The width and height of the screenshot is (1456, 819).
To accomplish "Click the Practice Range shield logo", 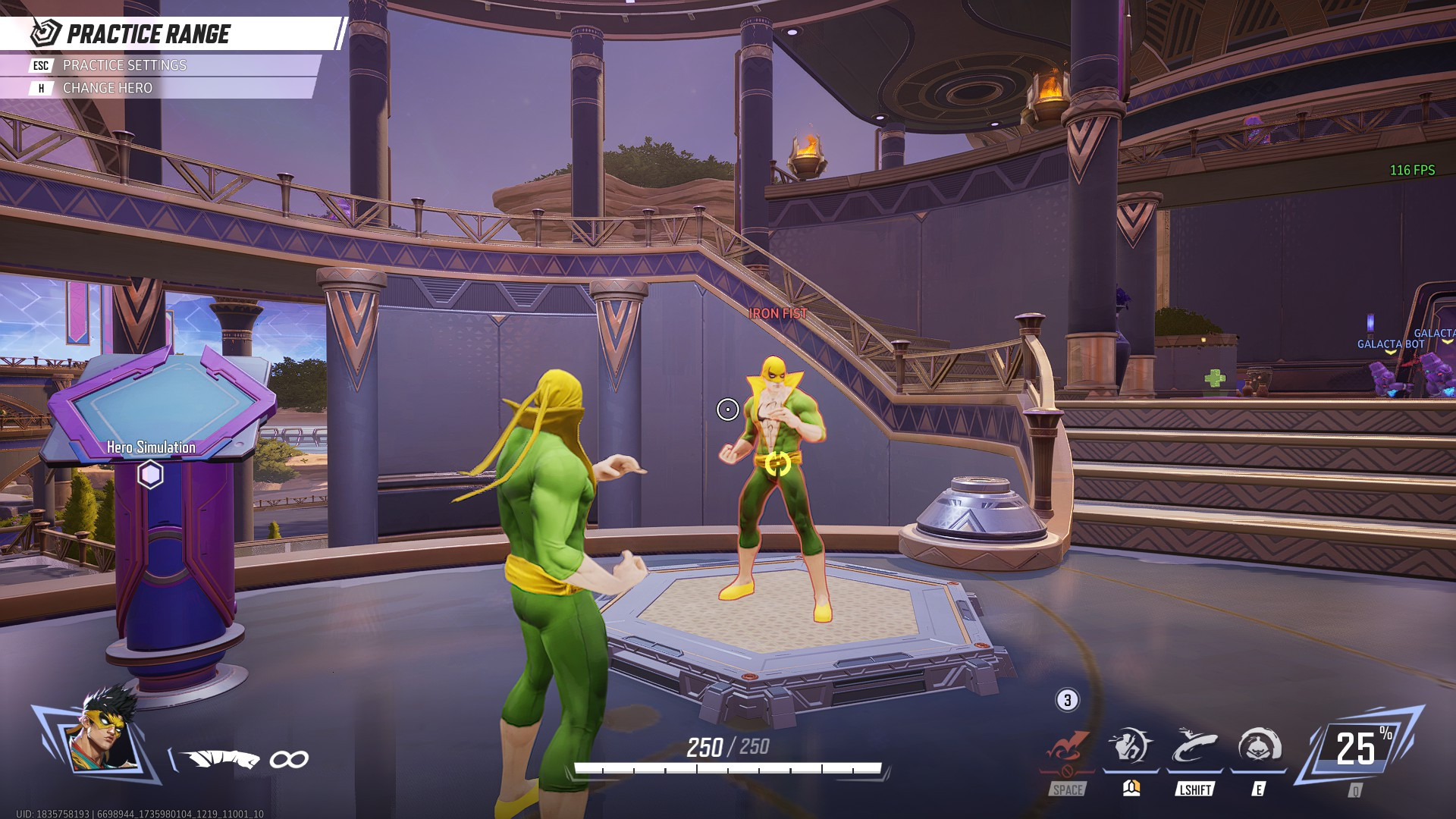I will [x=42, y=32].
